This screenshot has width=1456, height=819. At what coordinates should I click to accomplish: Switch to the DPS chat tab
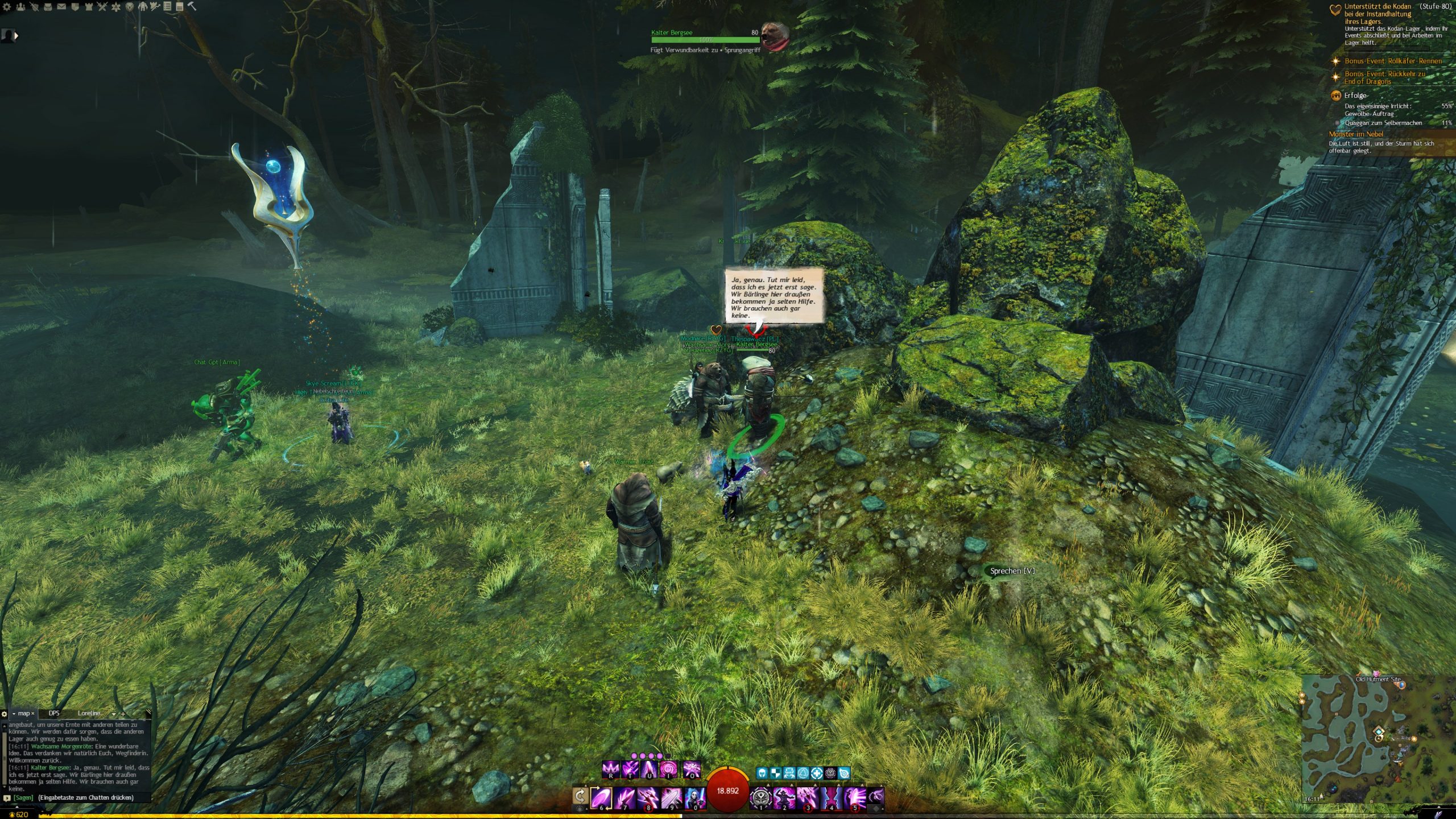point(54,713)
